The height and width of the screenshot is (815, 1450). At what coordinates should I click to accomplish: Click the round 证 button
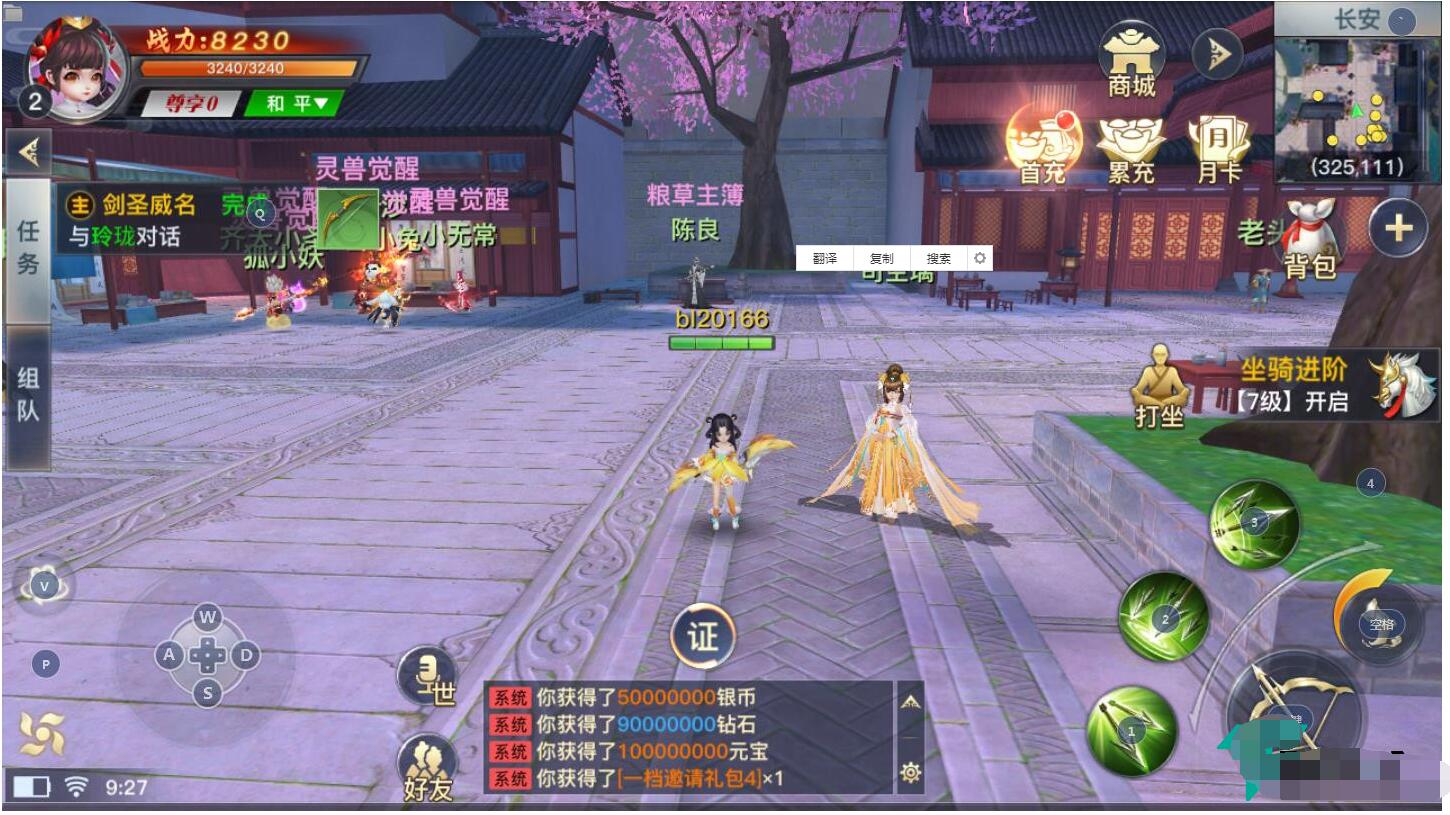703,635
